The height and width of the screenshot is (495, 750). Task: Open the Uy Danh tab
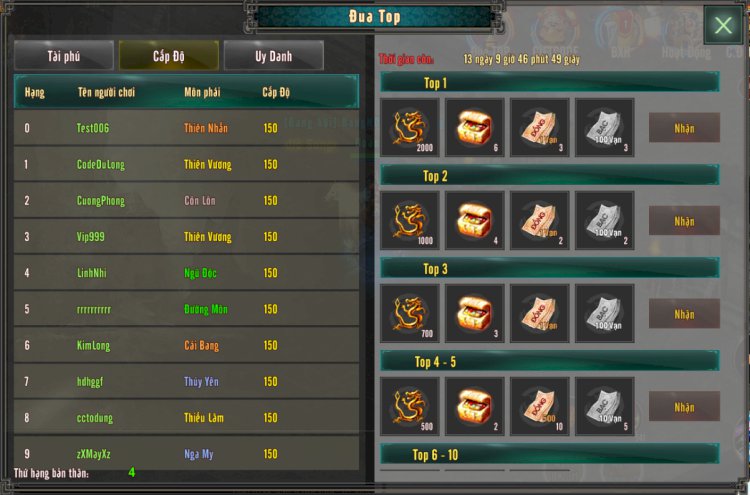click(273, 56)
